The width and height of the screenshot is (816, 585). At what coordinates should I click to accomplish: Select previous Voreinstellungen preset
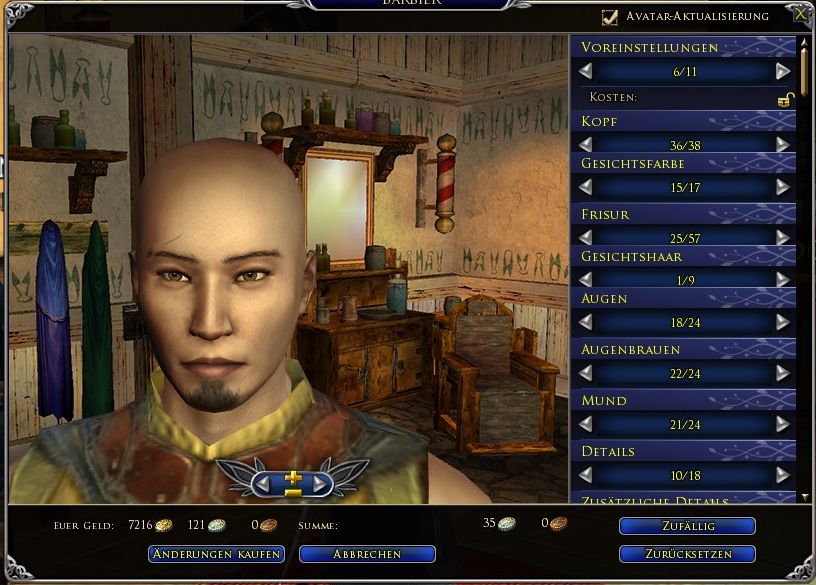point(586,71)
